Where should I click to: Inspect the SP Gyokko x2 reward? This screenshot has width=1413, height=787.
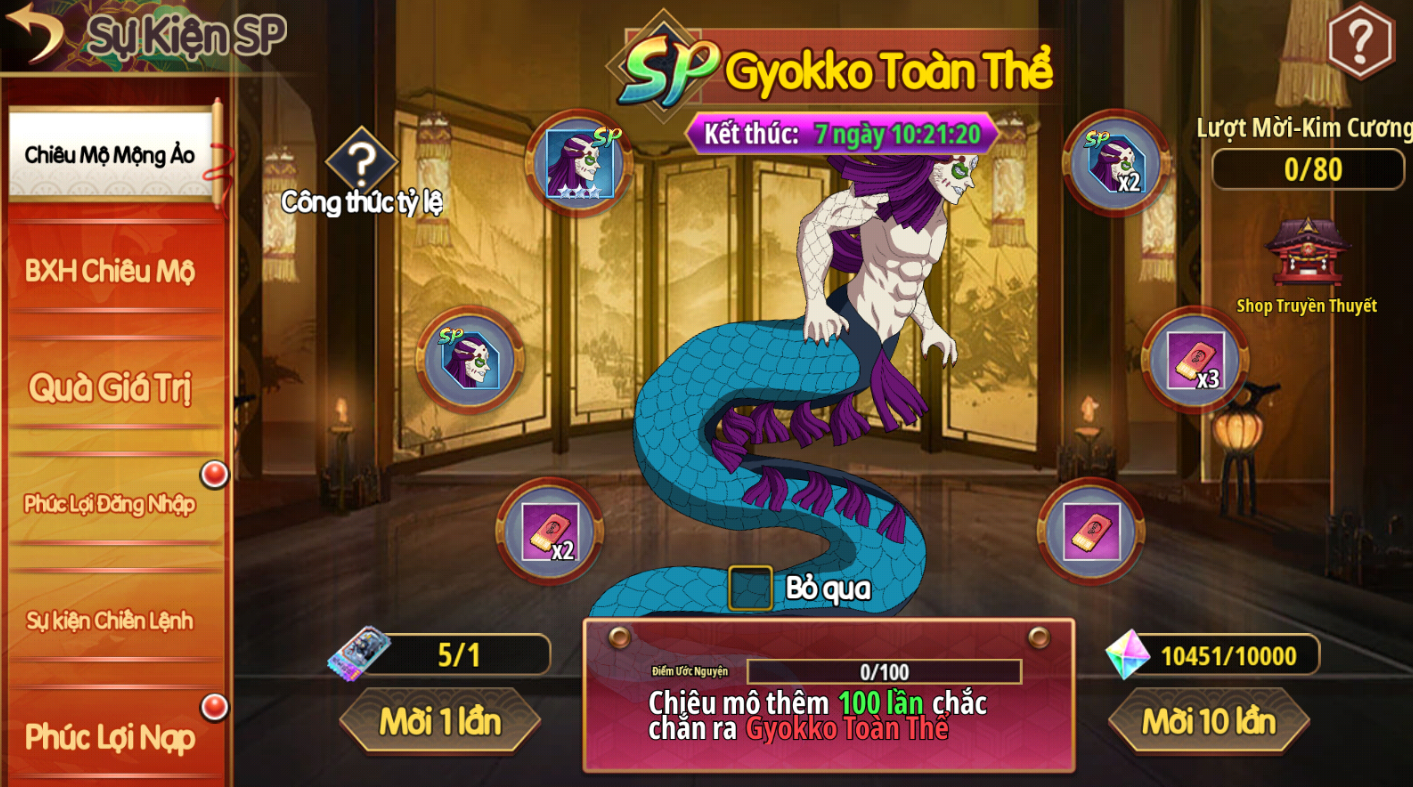(x=1116, y=163)
